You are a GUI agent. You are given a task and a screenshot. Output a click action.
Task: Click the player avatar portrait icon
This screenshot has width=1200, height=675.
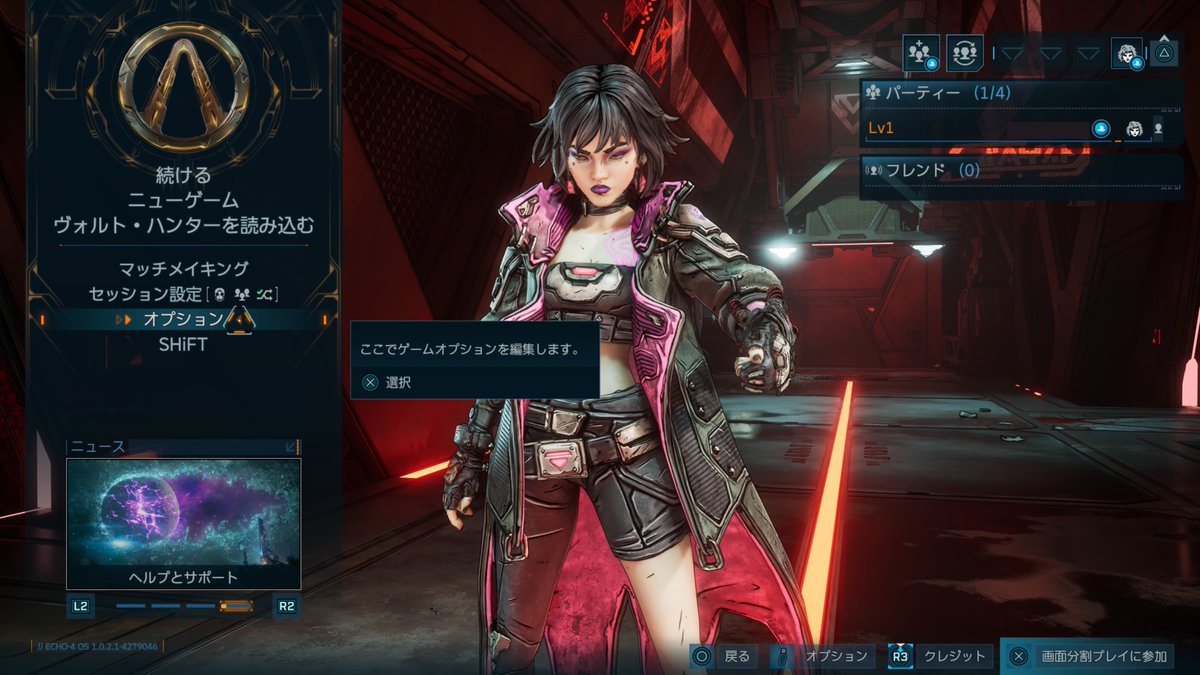pyautogui.click(x=1127, y=52)
